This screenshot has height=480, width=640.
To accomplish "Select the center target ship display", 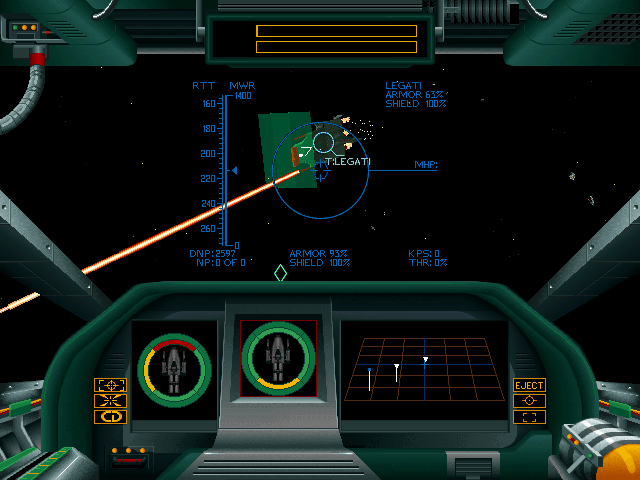I will [278, 358].
